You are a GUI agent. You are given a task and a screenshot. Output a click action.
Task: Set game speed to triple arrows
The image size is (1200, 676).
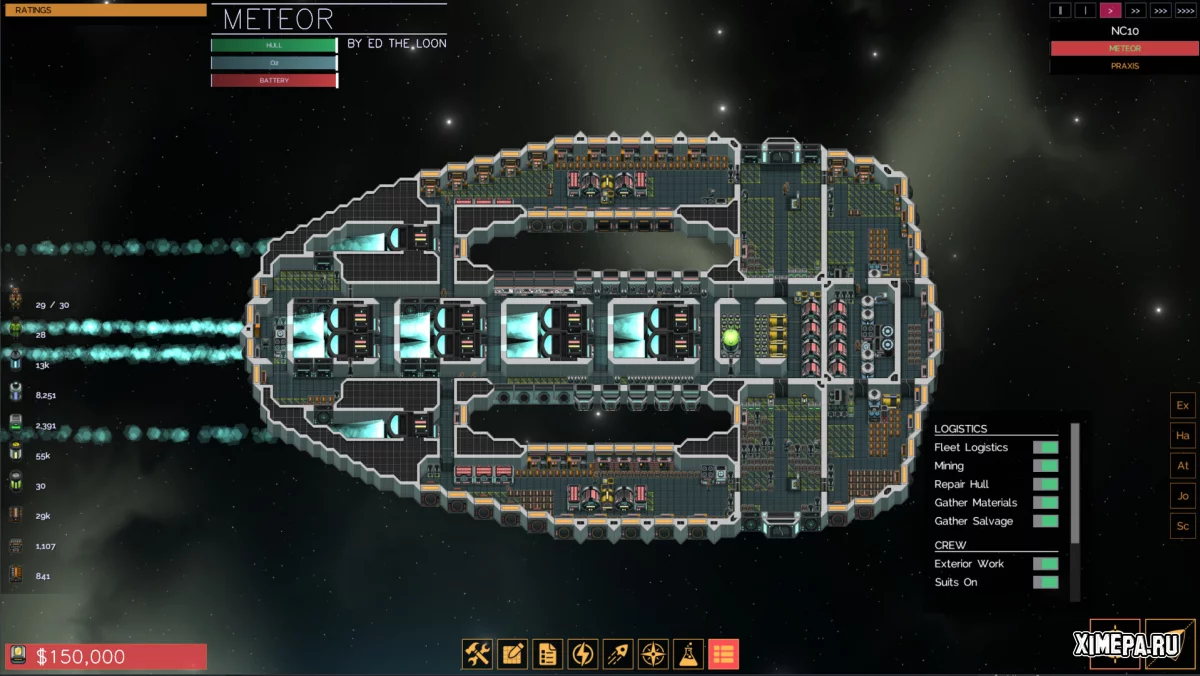[1160, 10]
